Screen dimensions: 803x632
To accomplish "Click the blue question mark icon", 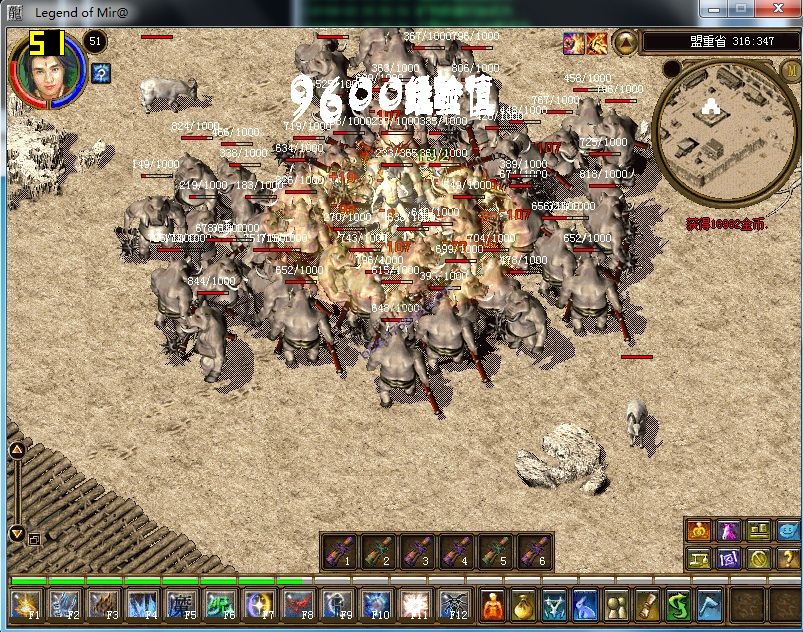I will [100, 73].
